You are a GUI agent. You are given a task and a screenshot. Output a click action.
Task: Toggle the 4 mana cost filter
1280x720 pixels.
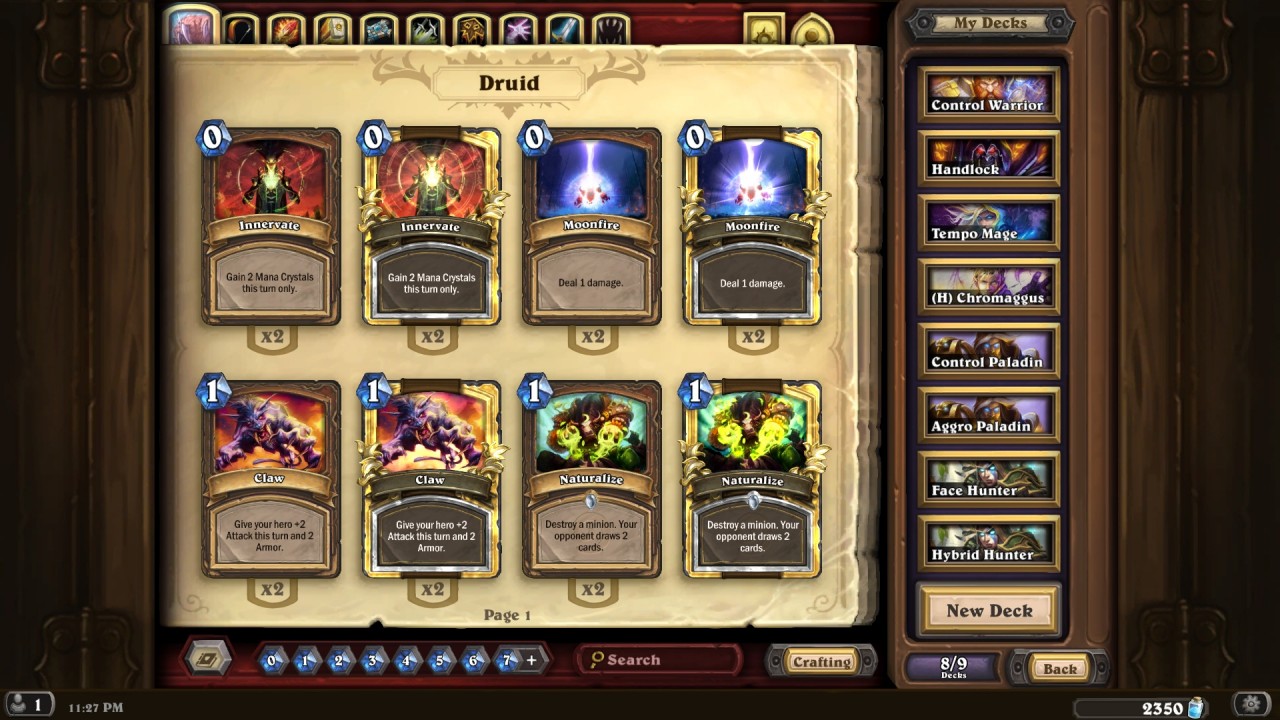tap(404, 660)
